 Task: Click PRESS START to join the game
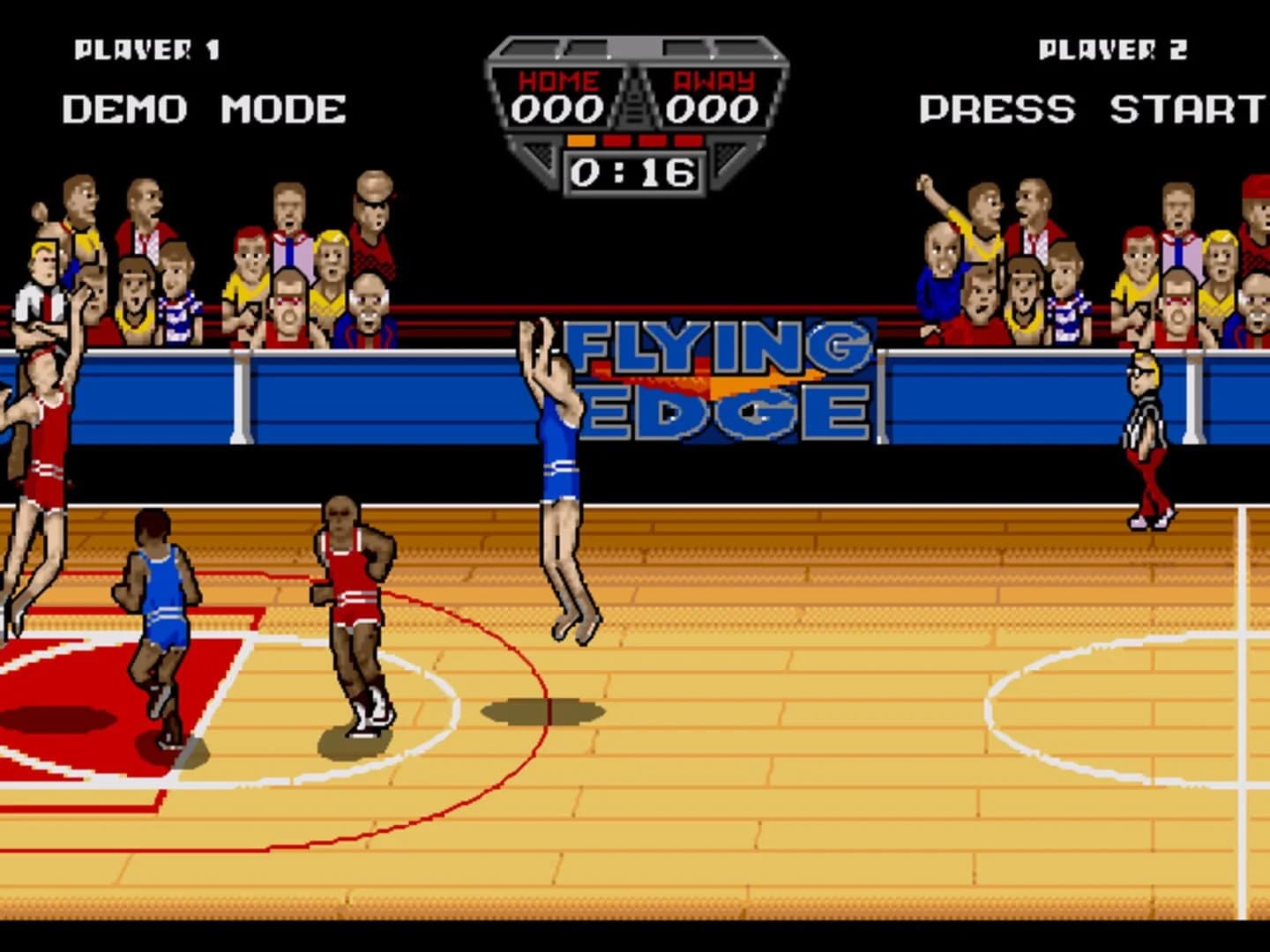[x=1090, y=111]
